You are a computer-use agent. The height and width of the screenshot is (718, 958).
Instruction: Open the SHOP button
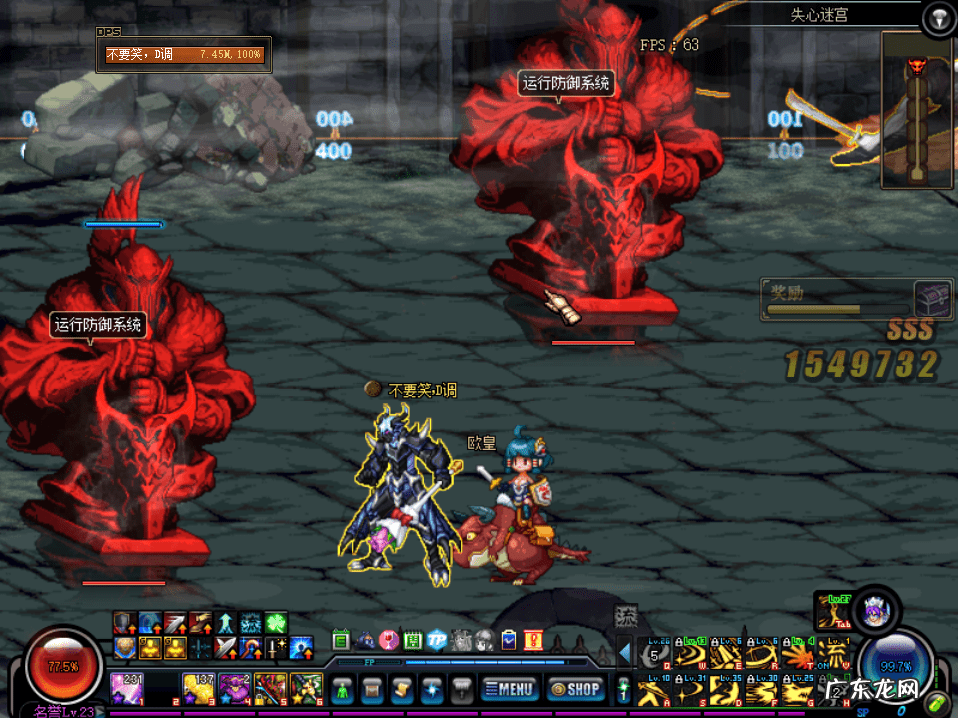[575, 688]
